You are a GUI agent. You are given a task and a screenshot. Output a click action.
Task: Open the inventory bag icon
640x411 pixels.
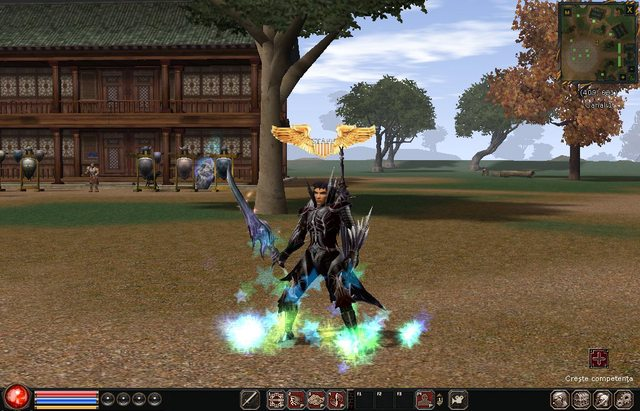pos(582,400)
